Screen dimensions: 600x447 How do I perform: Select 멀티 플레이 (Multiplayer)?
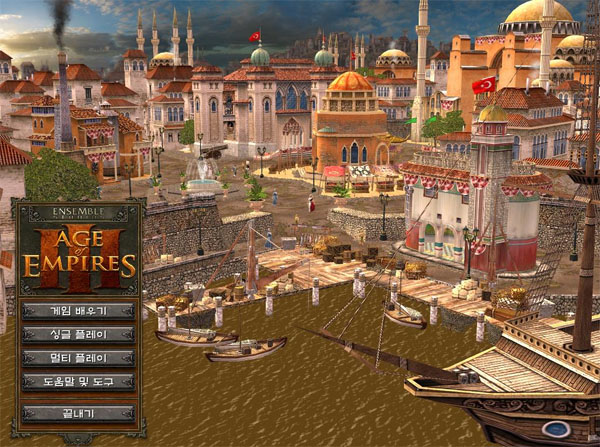[x=78, y=358]
